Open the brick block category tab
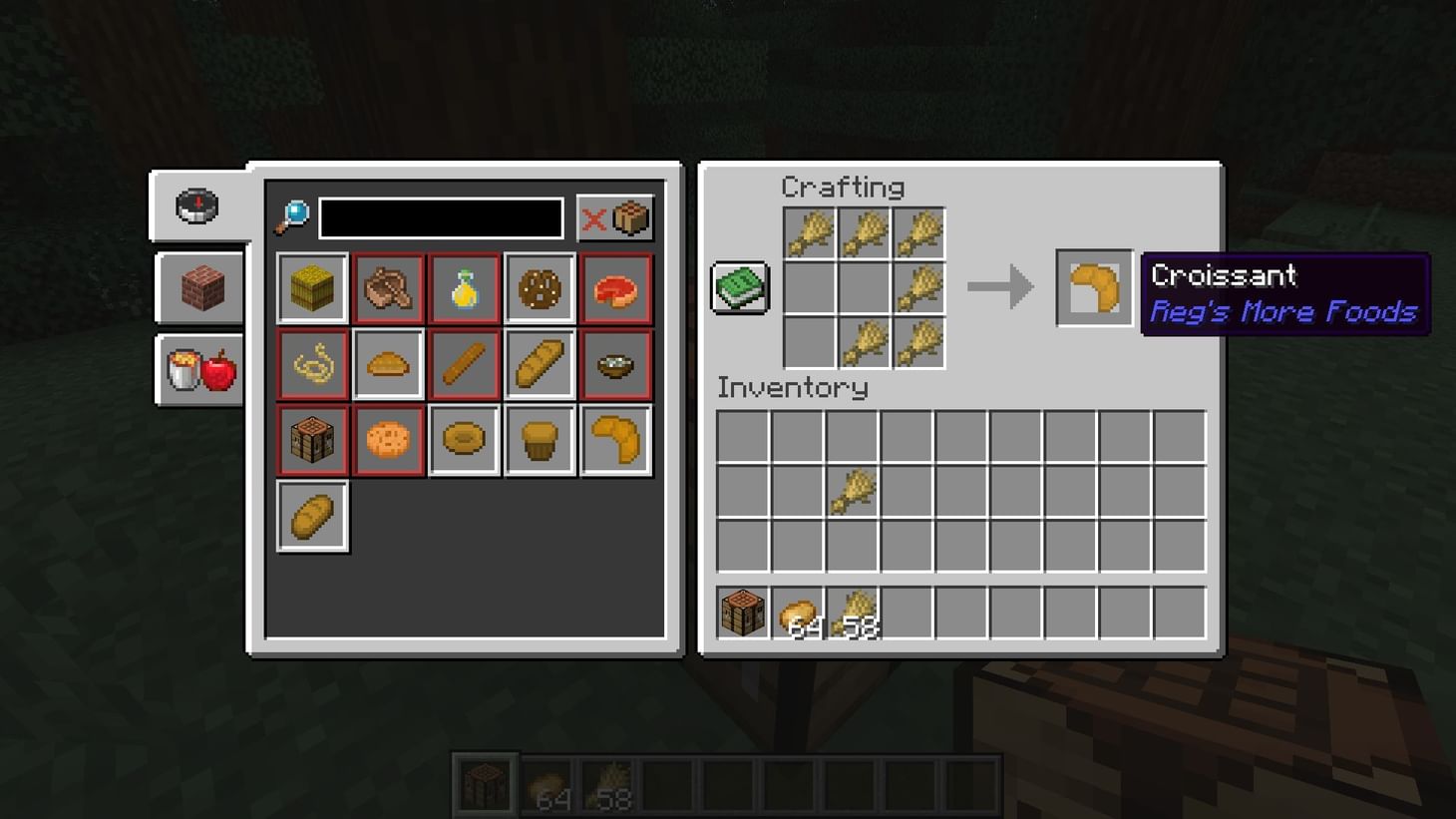The image size is (1456, 819). (197, 287)
